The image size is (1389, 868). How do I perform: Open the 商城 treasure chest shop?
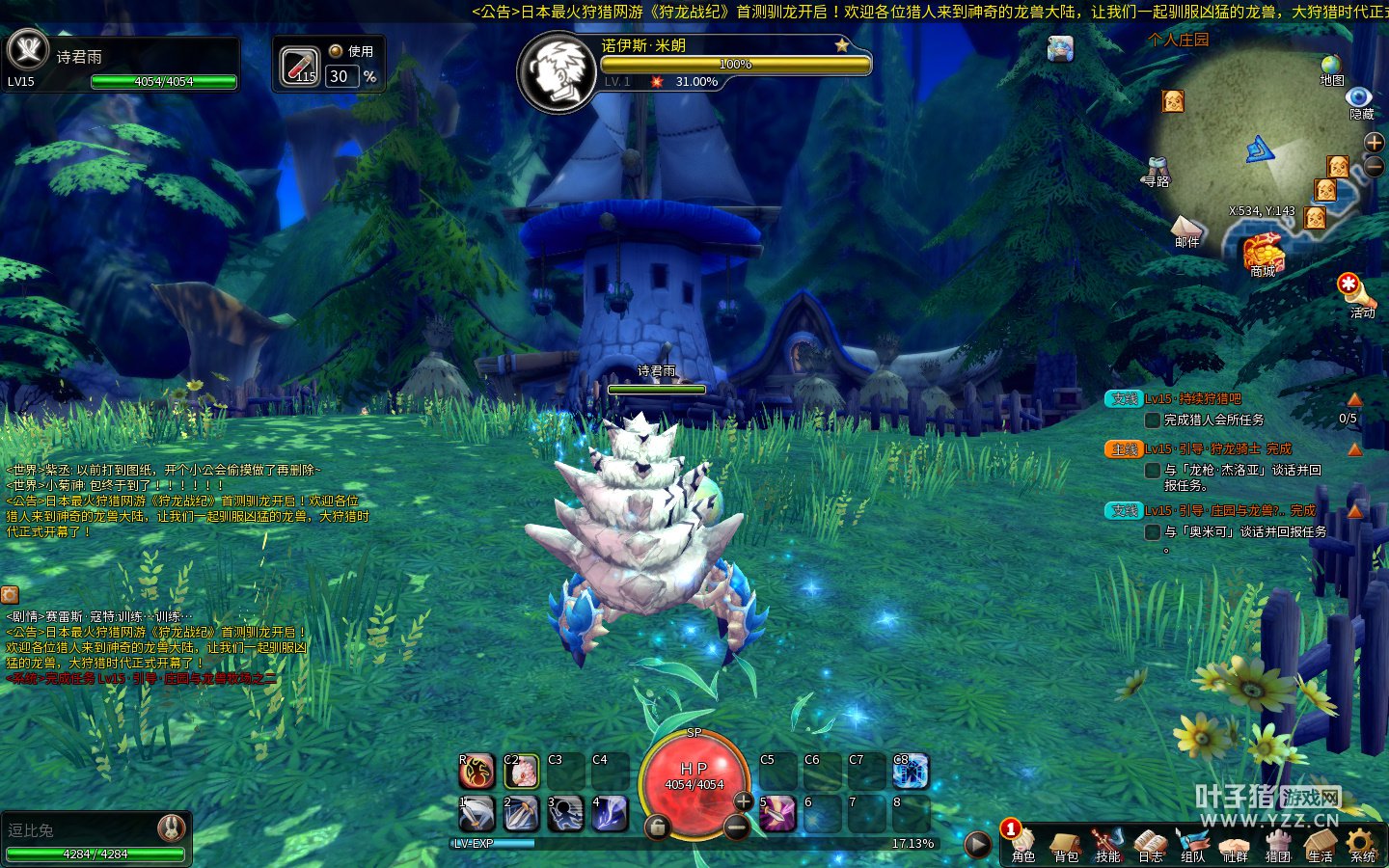(x=1263, y=254)
